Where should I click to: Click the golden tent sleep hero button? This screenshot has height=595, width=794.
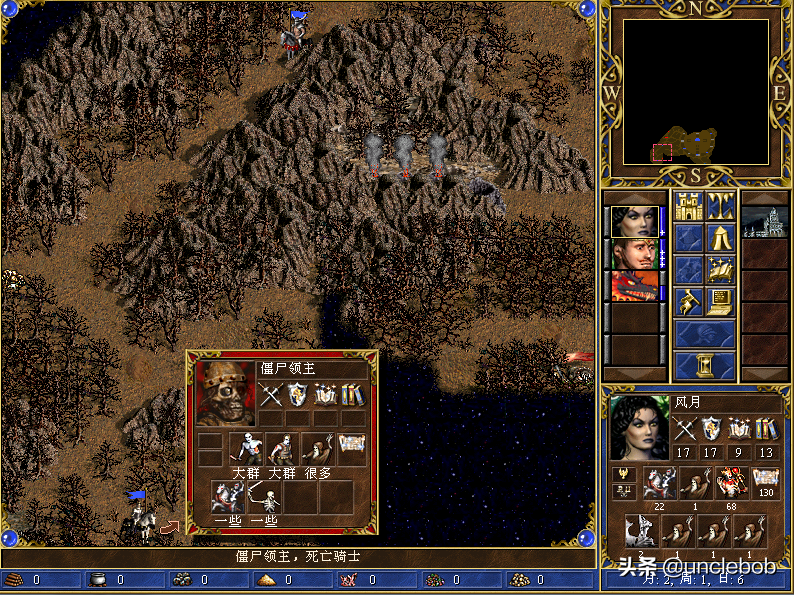pyautogui.click(x=720, y=238)
